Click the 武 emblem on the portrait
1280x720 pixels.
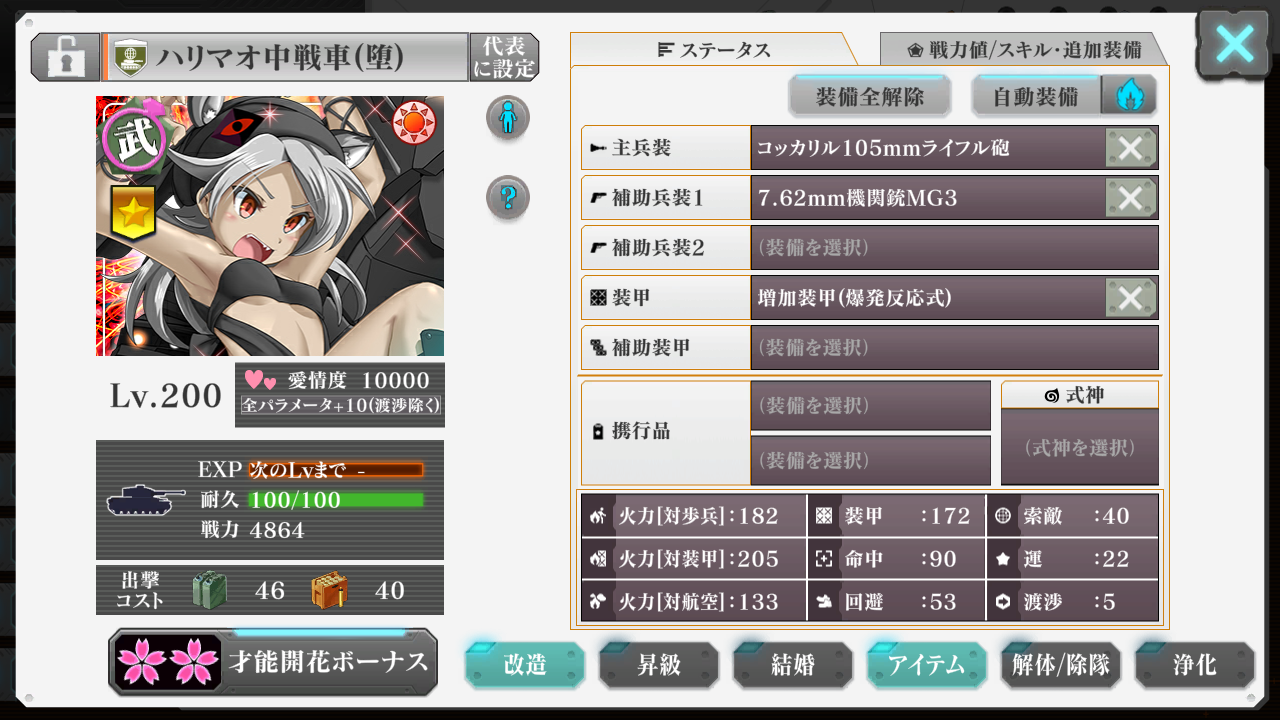[133, 136]
